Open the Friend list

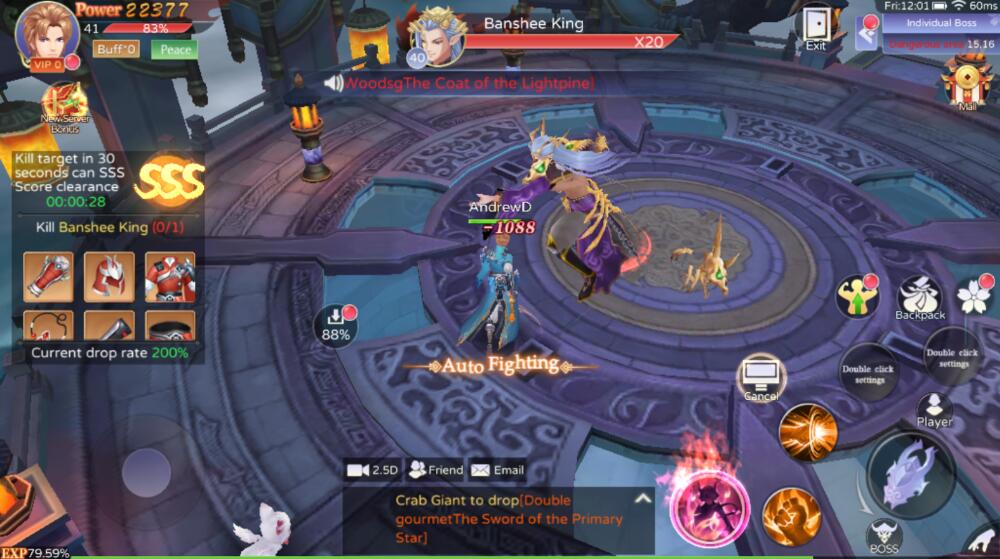(436, 469)
